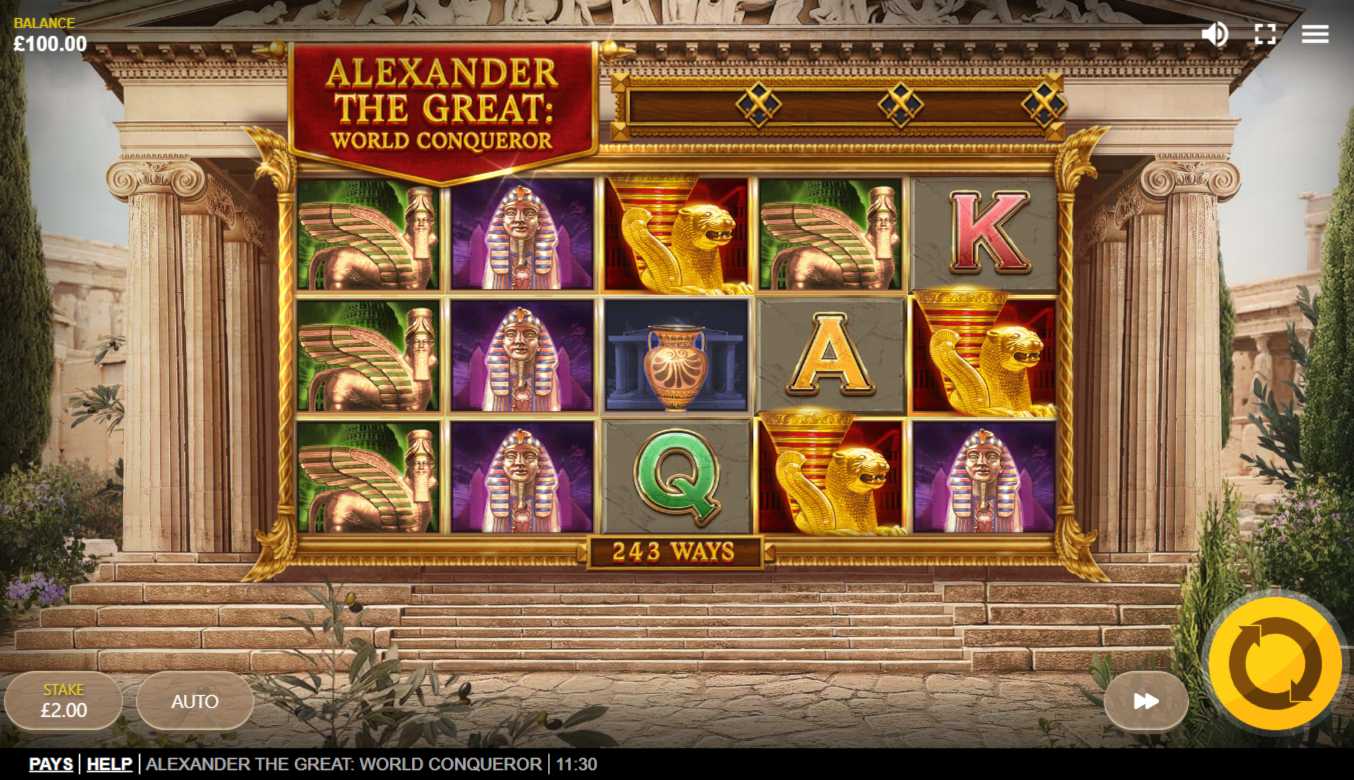This screenshot has height=780, width=1354.
Task: Toggle the sound speaker icon
Action: [x=1214, y=34]
